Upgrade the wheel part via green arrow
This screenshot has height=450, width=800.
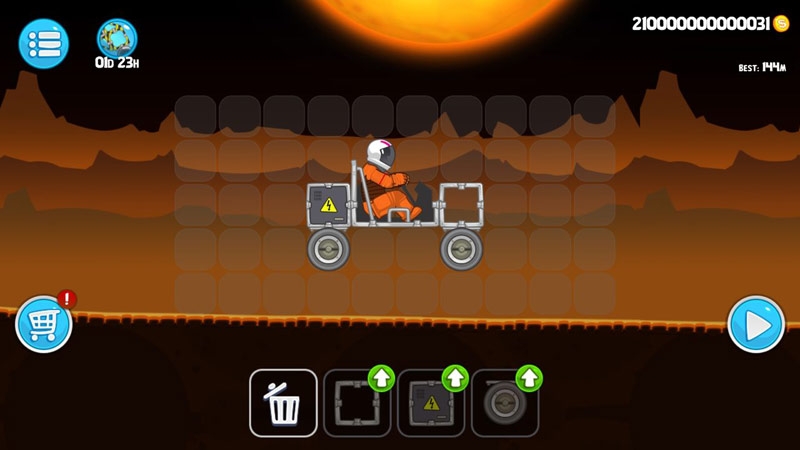[x=529, y=378]
